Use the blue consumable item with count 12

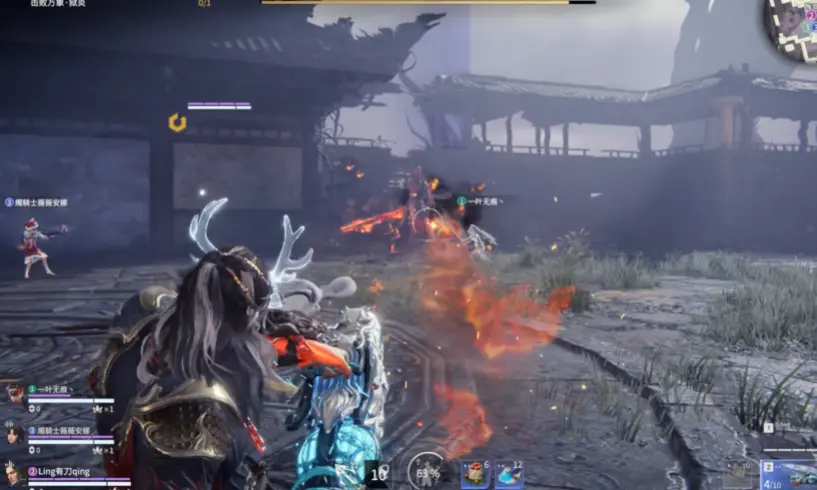point(509,472)
